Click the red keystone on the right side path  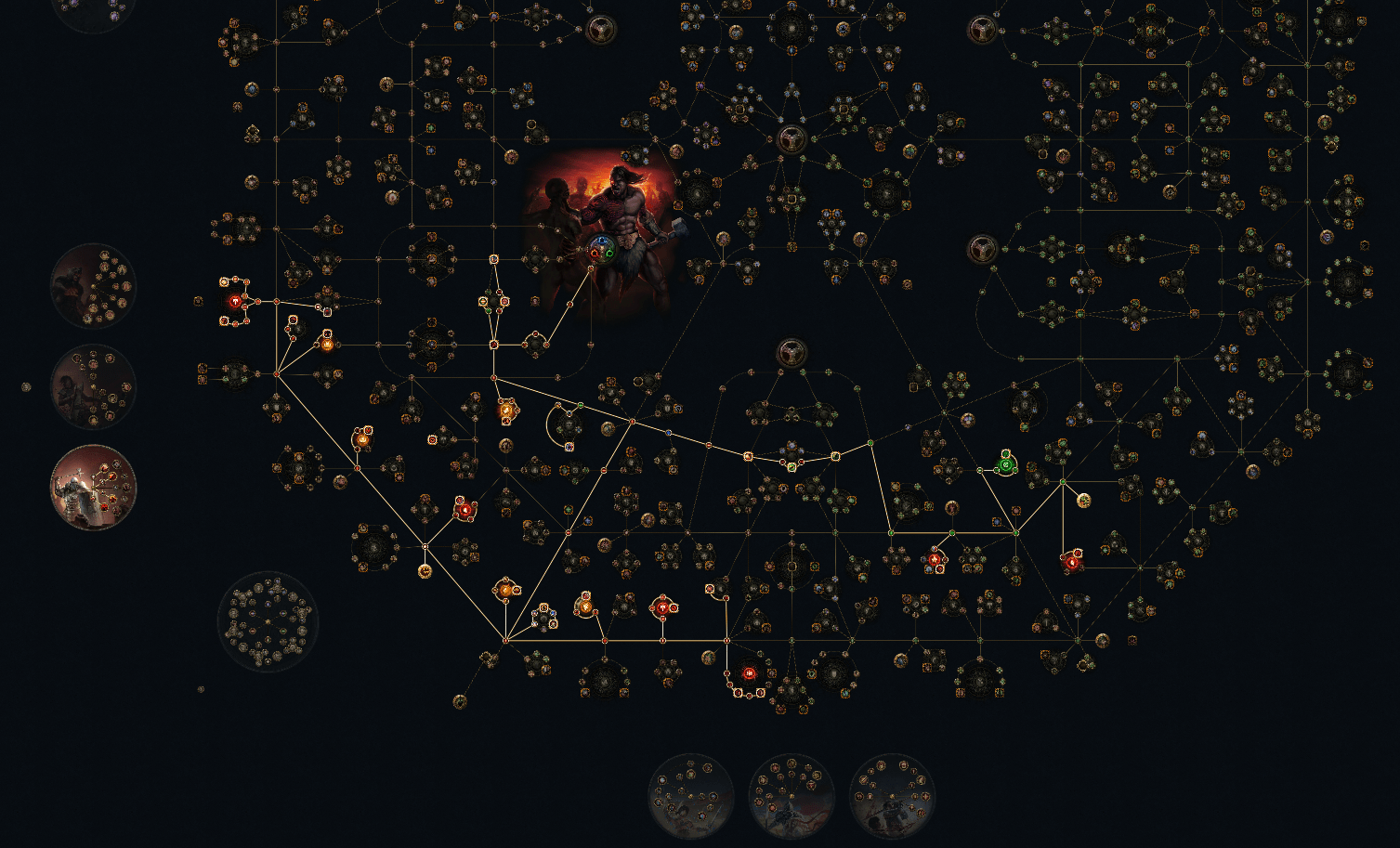[1072, 562]
